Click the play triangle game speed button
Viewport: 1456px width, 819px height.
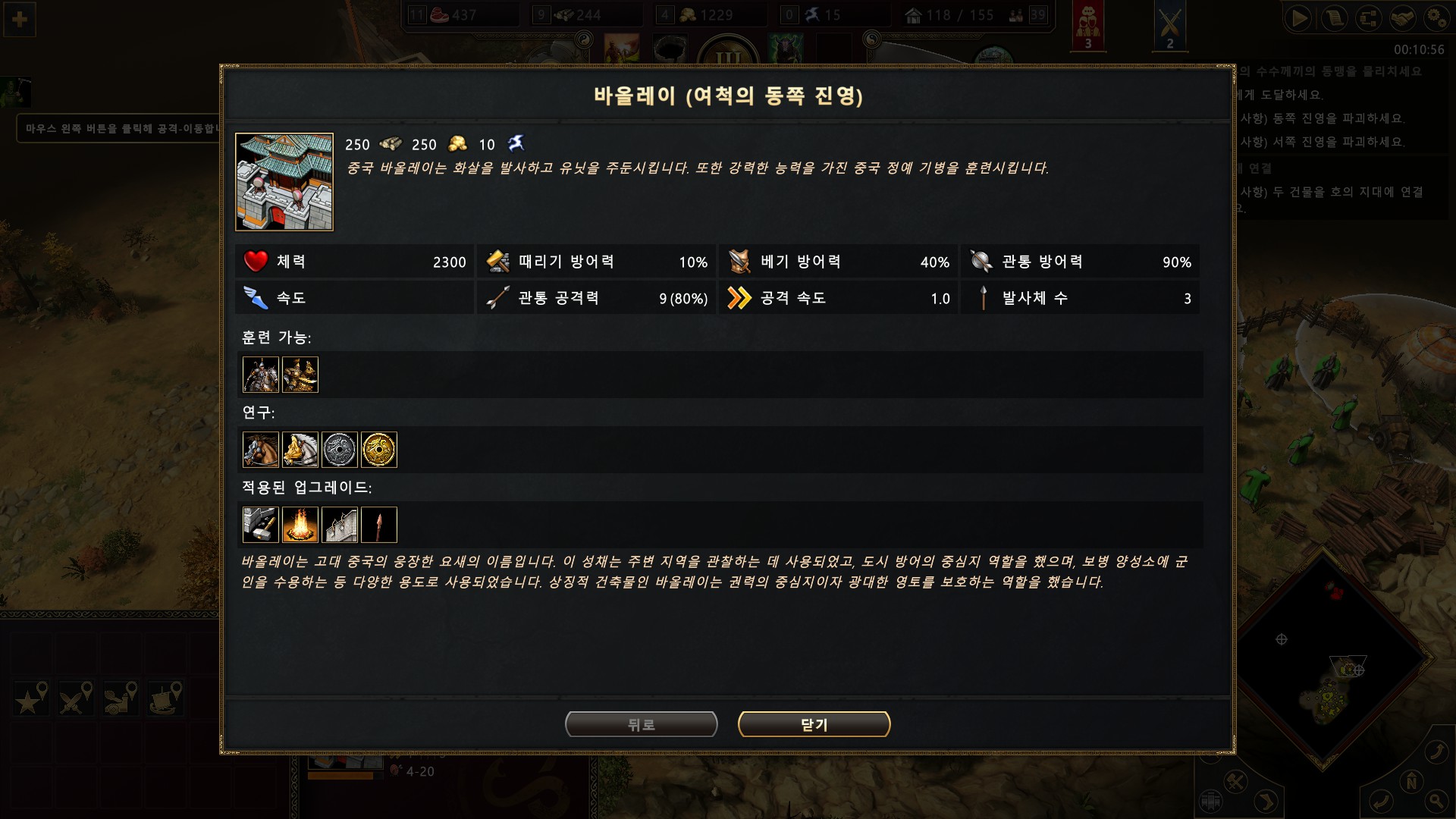(x=1299, y=18)
